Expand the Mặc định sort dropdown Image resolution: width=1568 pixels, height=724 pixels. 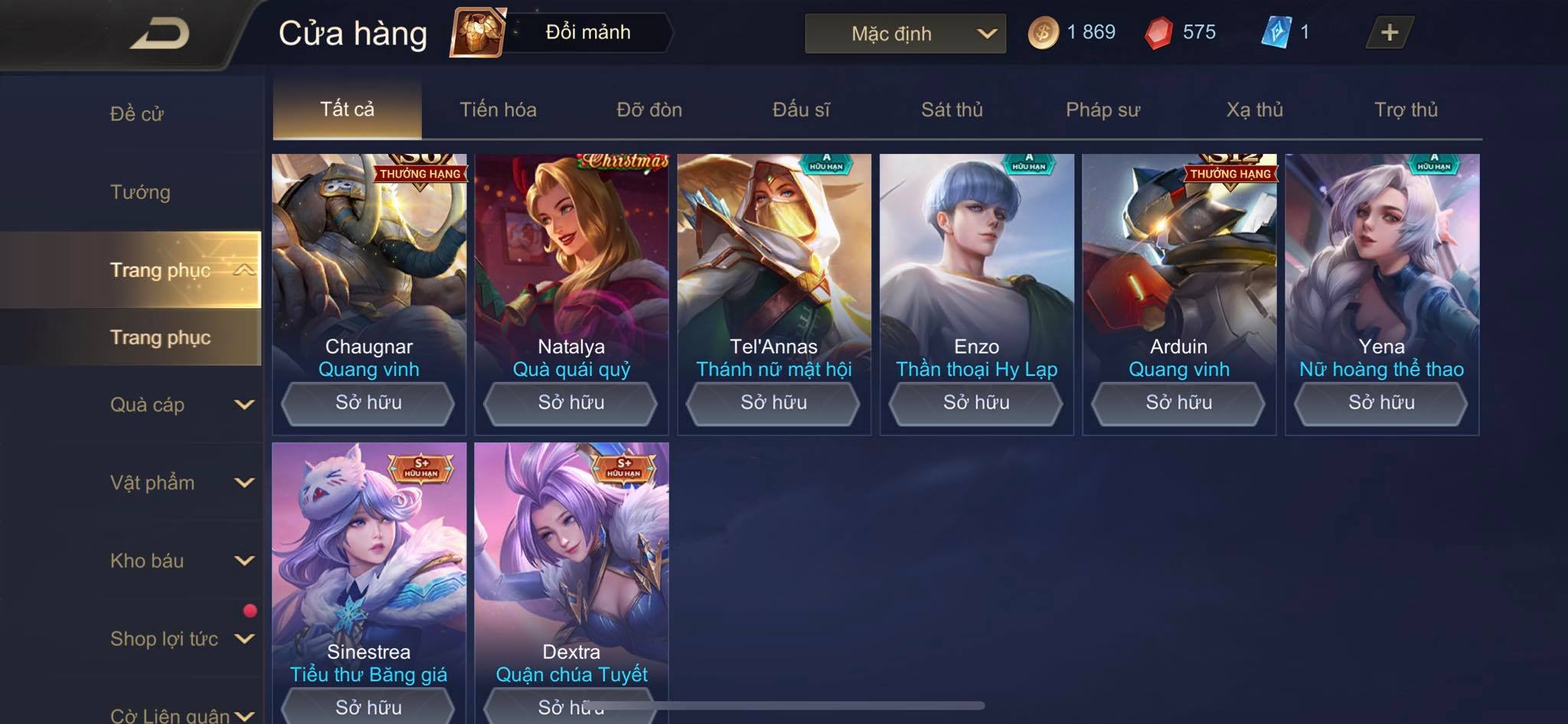coord(905,34)
